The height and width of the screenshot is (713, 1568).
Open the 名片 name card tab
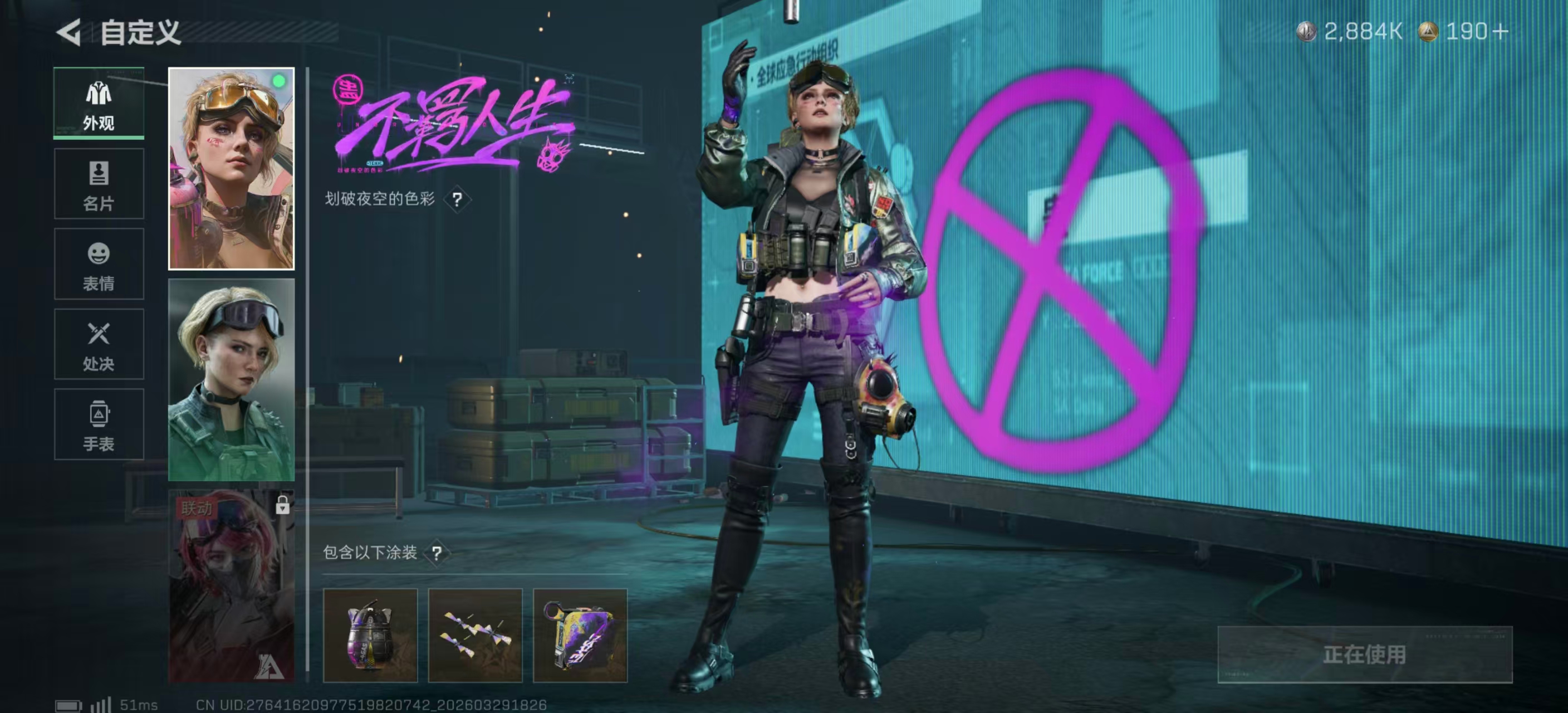coord(99,184)
